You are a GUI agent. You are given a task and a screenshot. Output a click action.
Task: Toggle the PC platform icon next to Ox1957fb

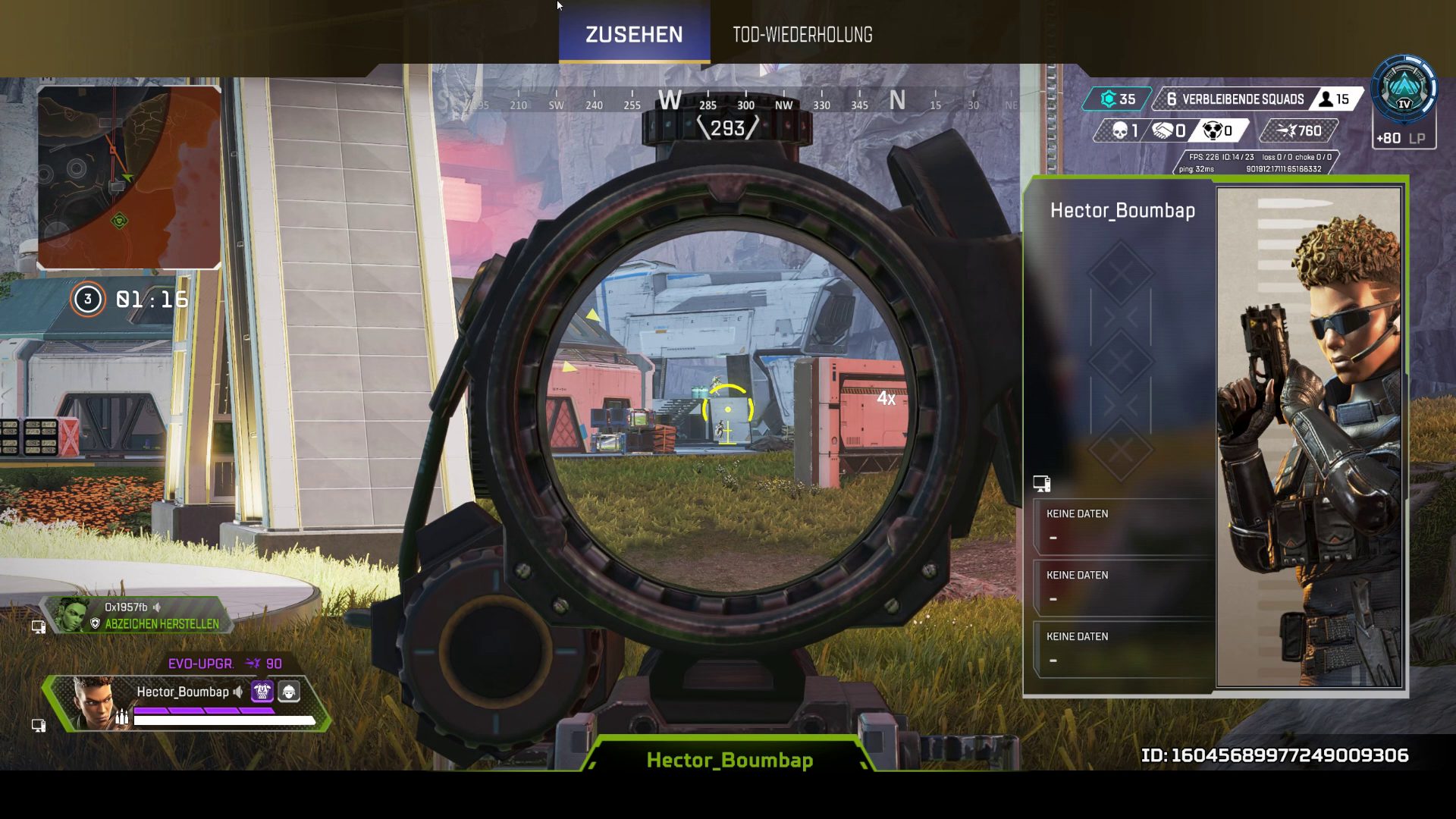click(x=39, y=626)
